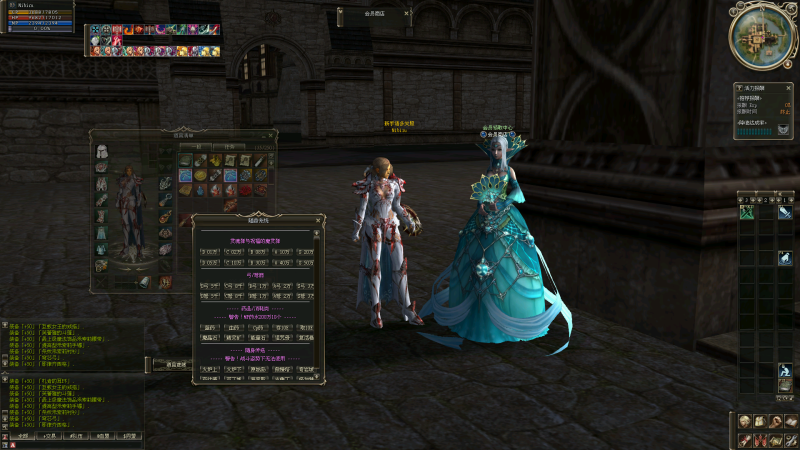Switch to the 全部 chat tab
This screenshot has height=450, width=800.
(x=22, y=436)
